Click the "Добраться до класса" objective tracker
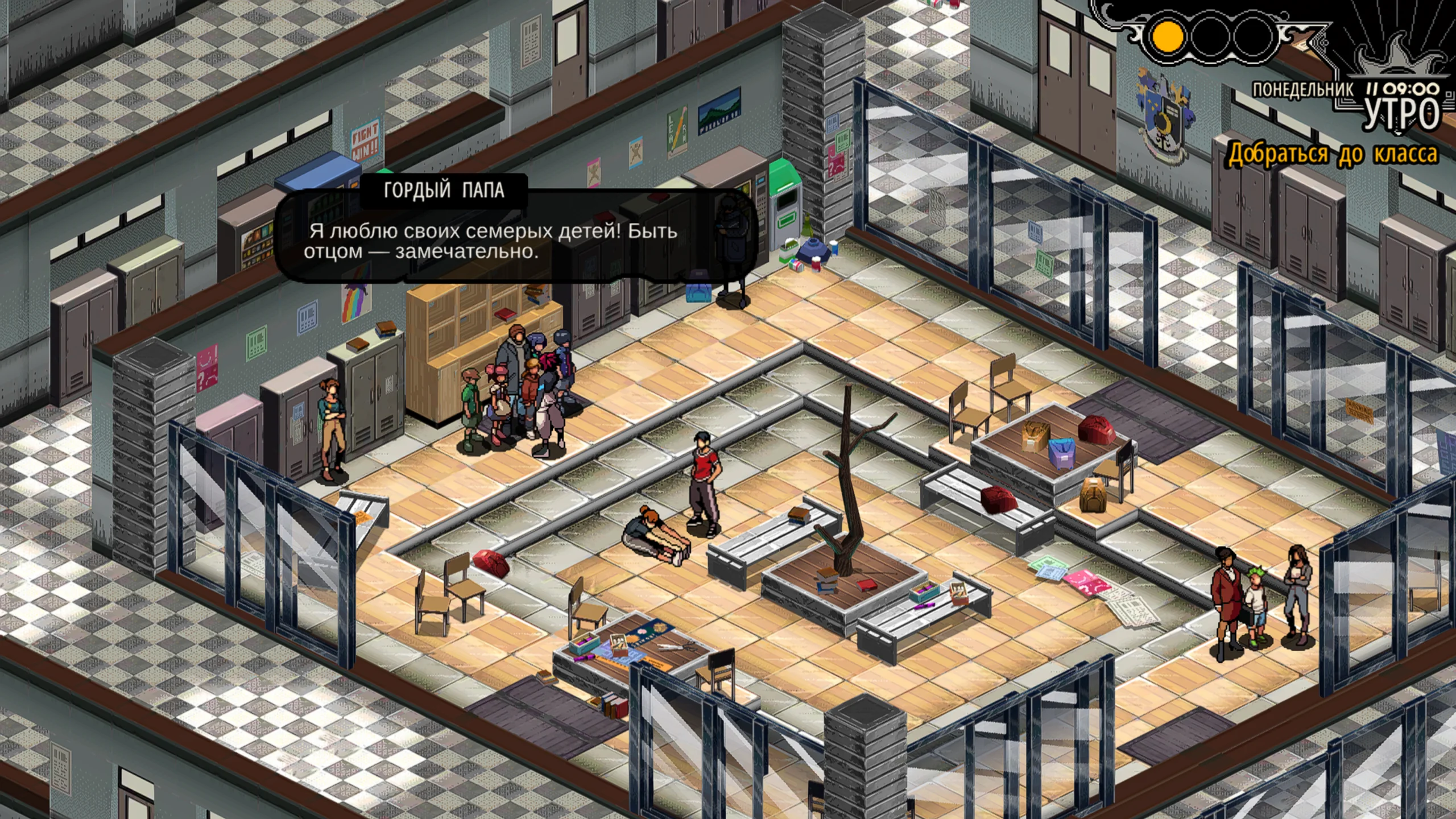 tap(1332, 154)
